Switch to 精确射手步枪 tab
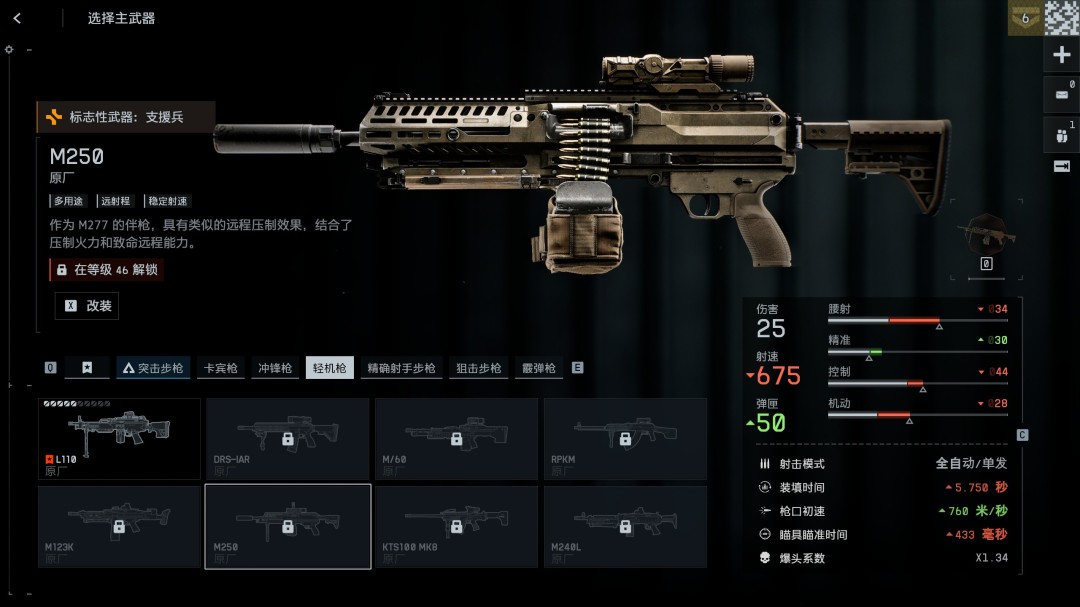This screenshot has height=607, width=1080. 401,368
